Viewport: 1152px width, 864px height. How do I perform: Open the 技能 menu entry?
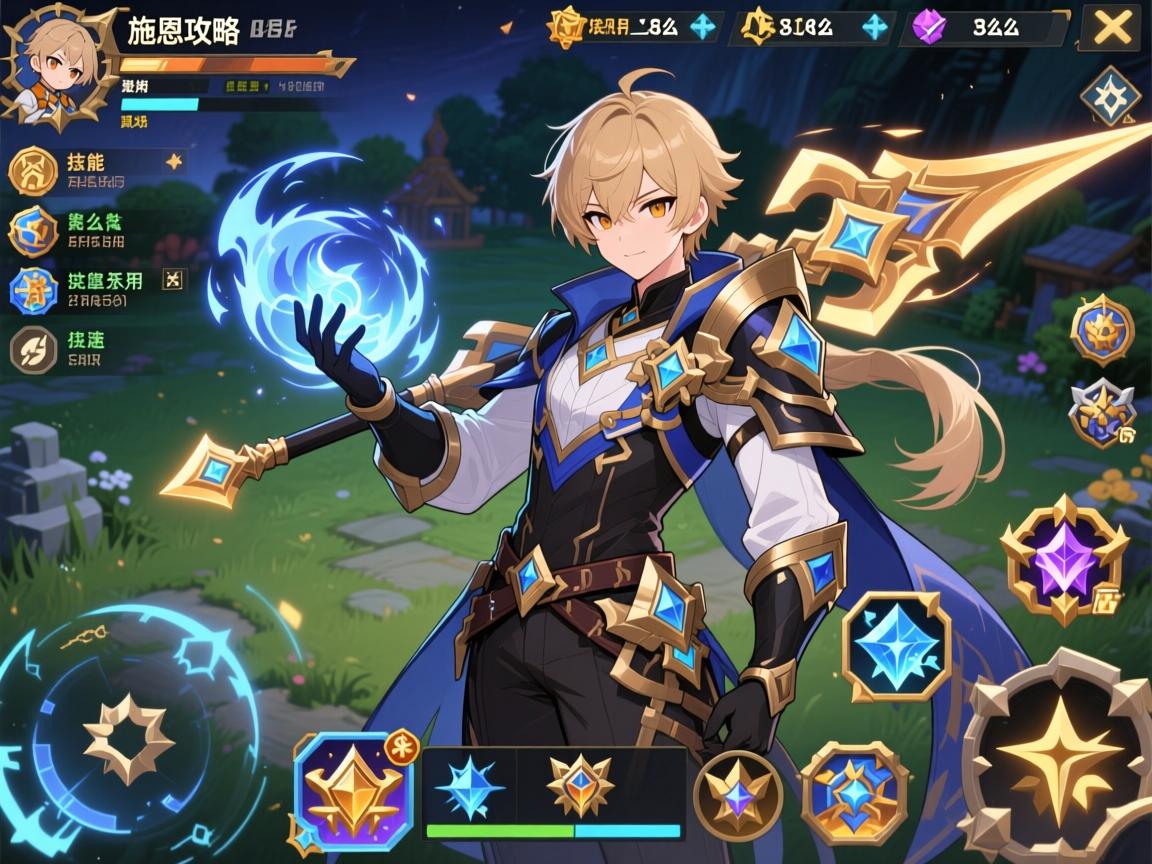pyautogui.click(x=34, y=170)
